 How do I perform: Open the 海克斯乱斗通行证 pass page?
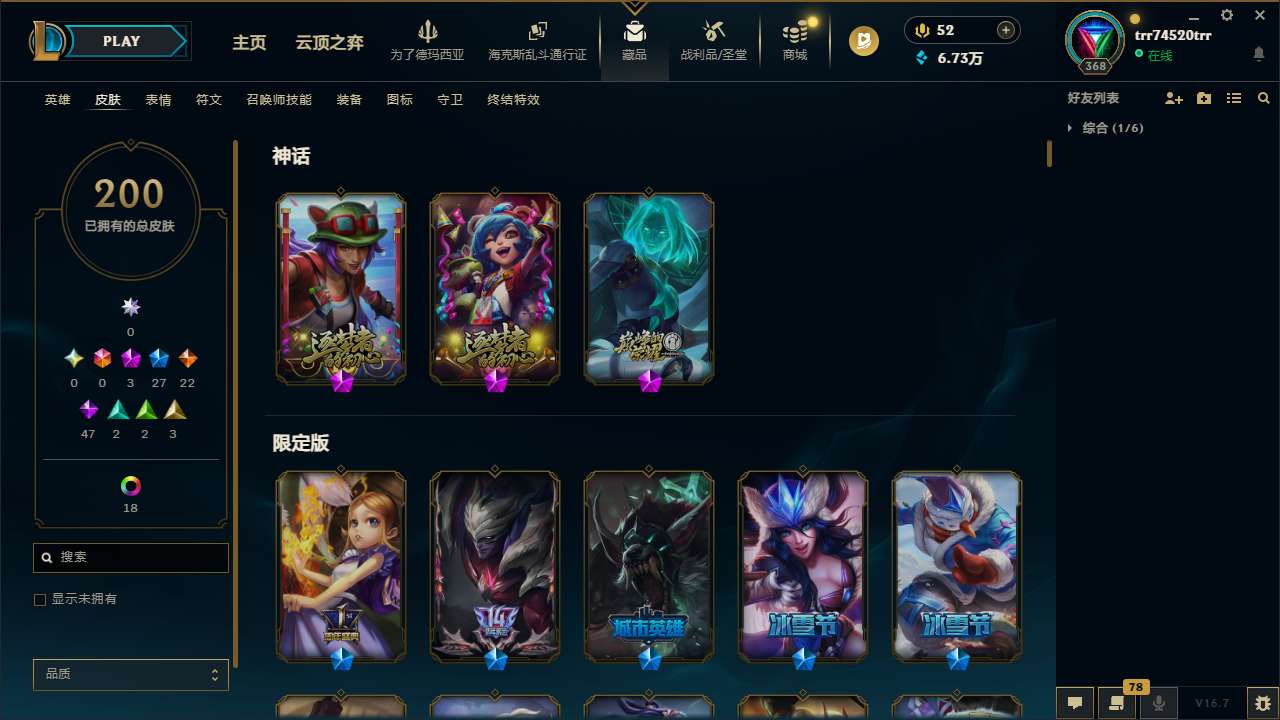tap(537, 41)
